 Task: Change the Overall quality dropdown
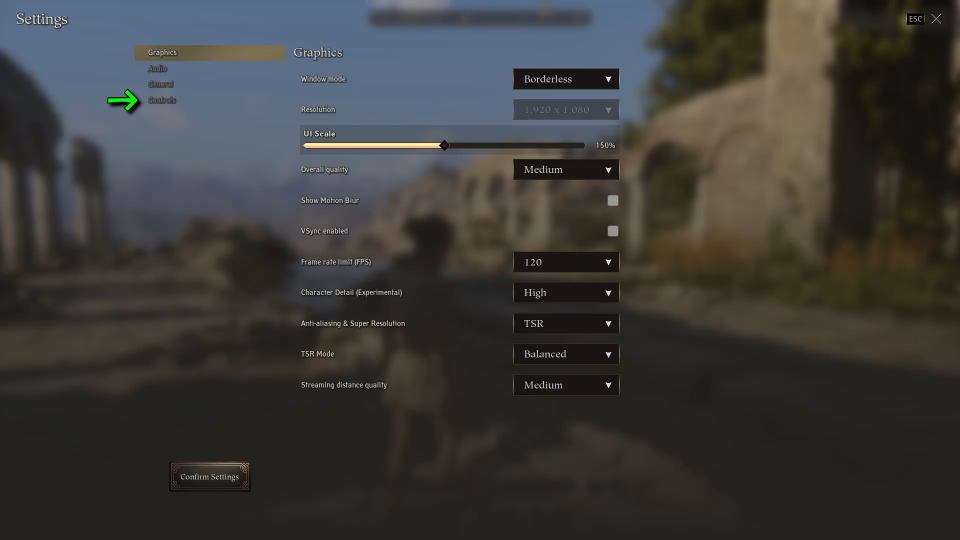point(566,170)
